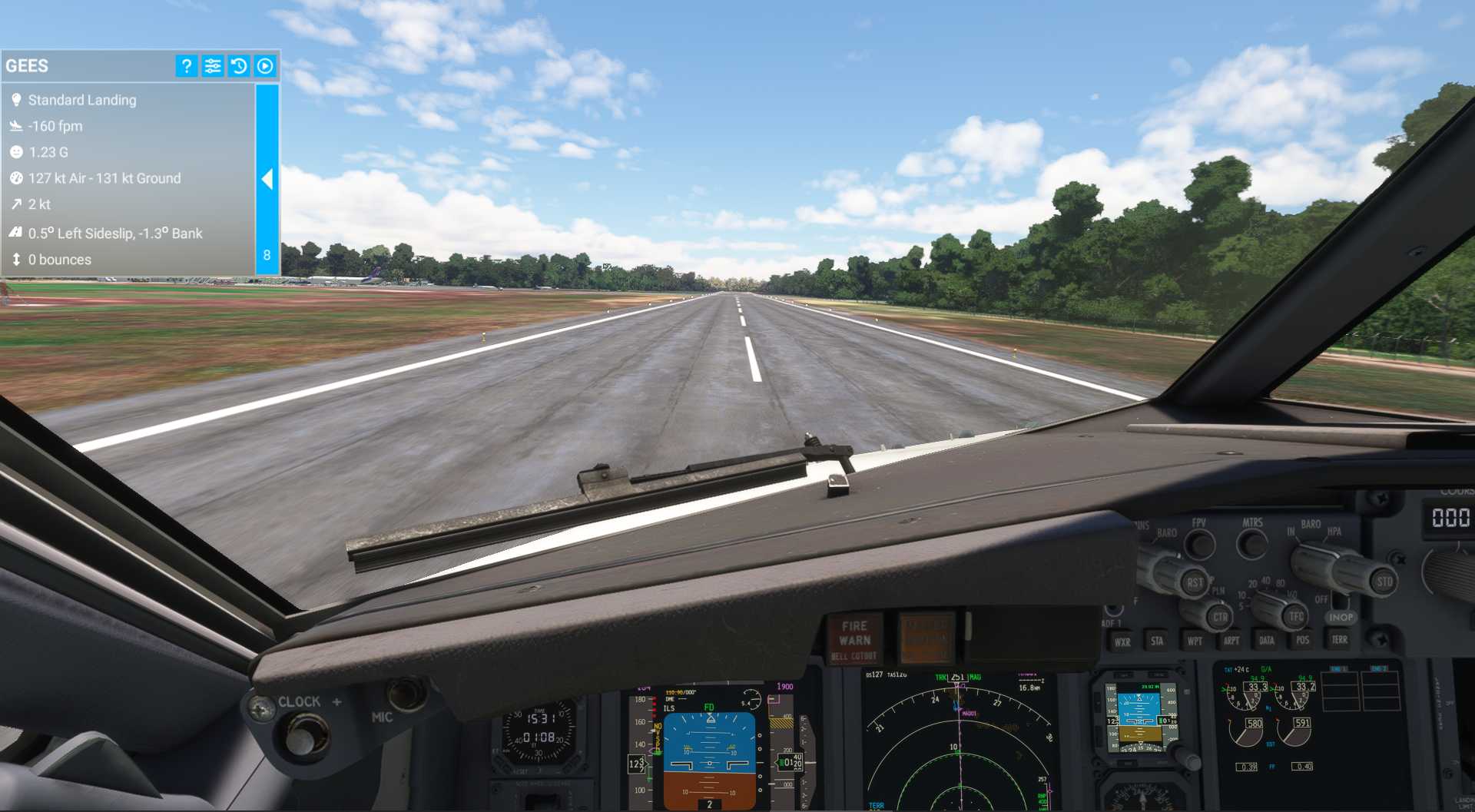Screen dimensions: 1475x812
Task: Collapse the GEES panel with the left arrow
Action: [x=267, y=179]
